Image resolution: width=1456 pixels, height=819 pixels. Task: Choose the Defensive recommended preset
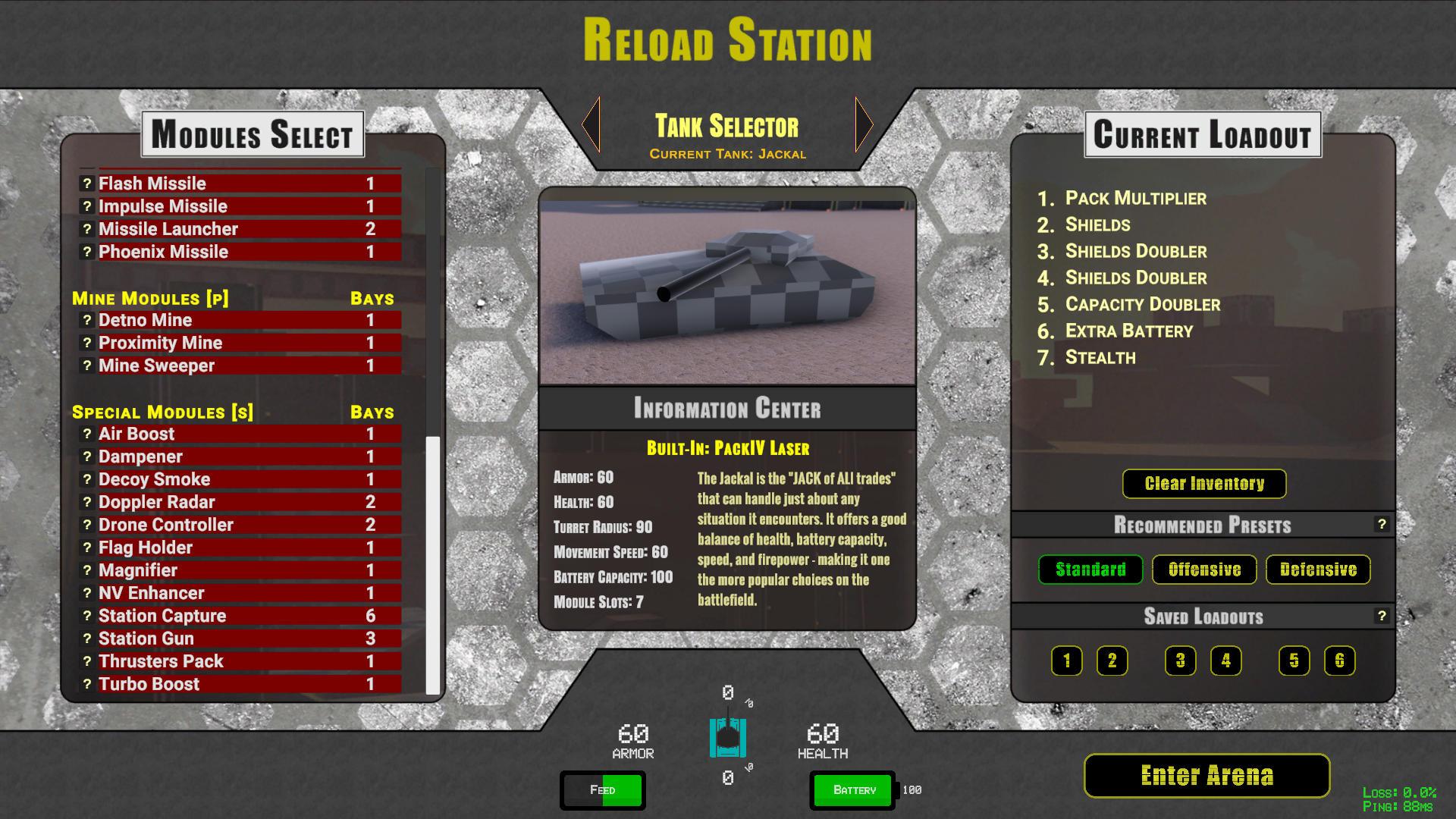click(1318, 570)
